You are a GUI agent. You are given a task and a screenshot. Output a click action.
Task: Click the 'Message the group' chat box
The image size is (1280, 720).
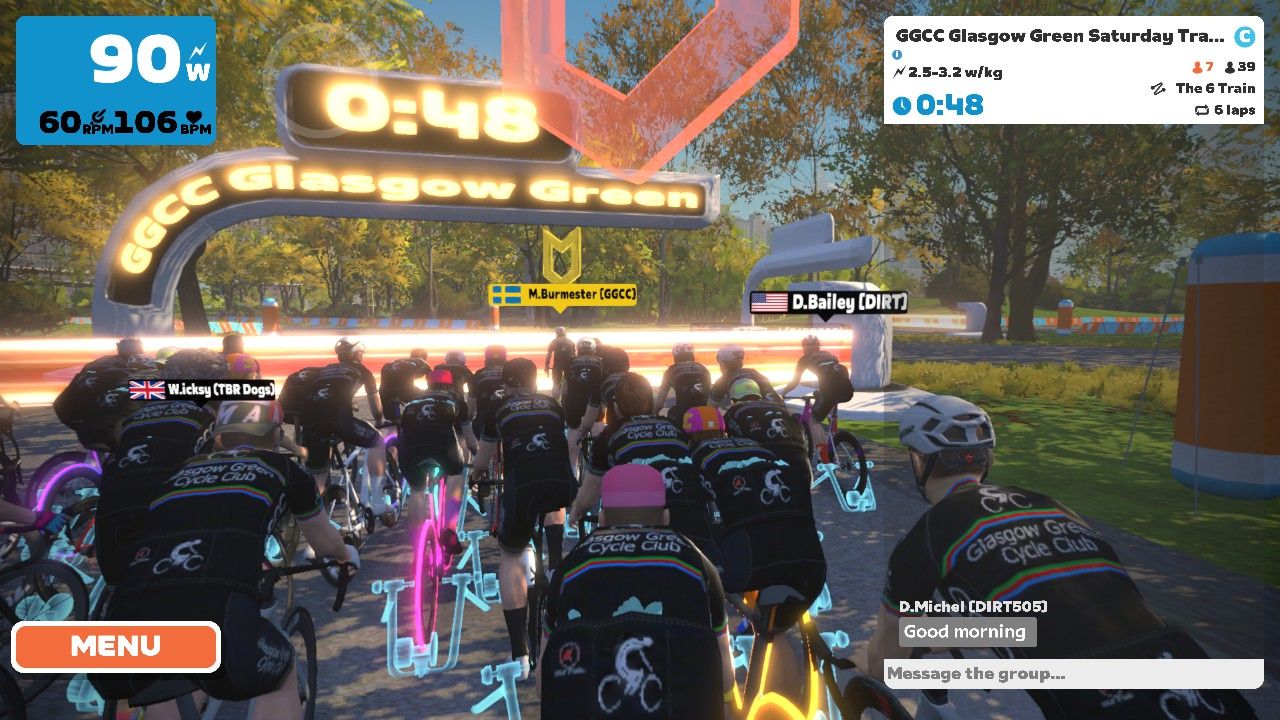[1072, 674]
